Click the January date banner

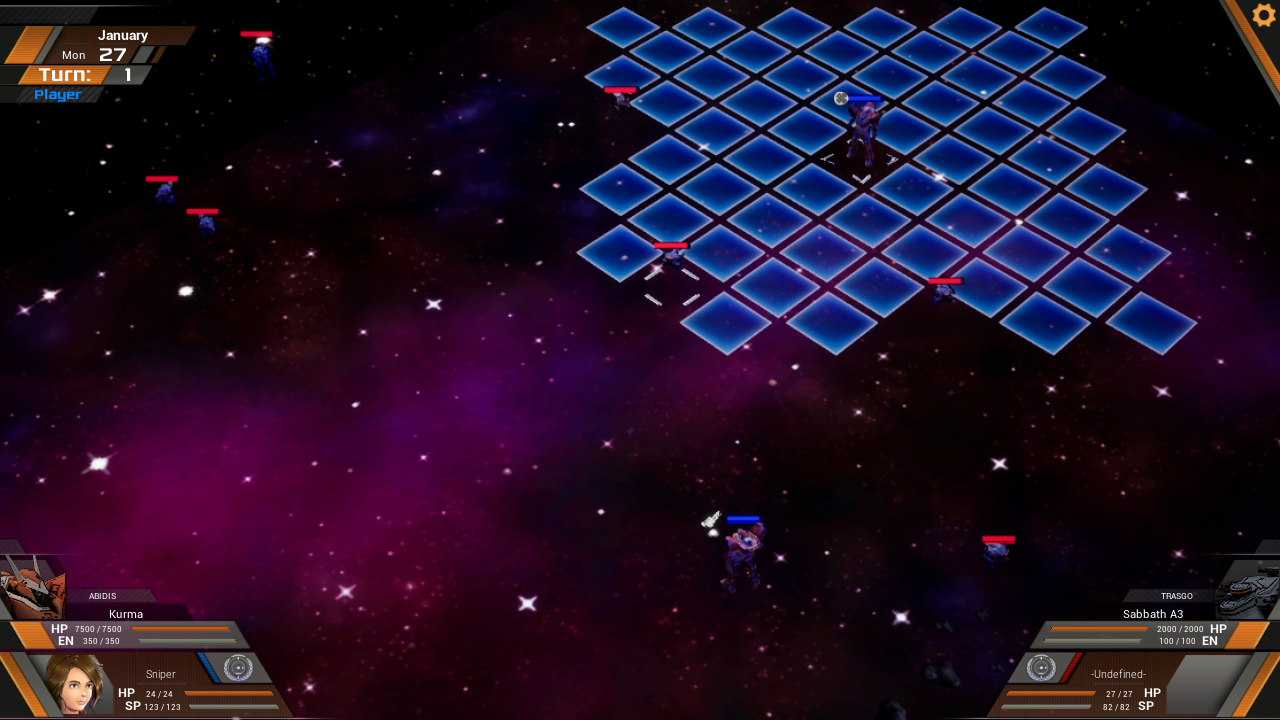[x=122, y=35]
